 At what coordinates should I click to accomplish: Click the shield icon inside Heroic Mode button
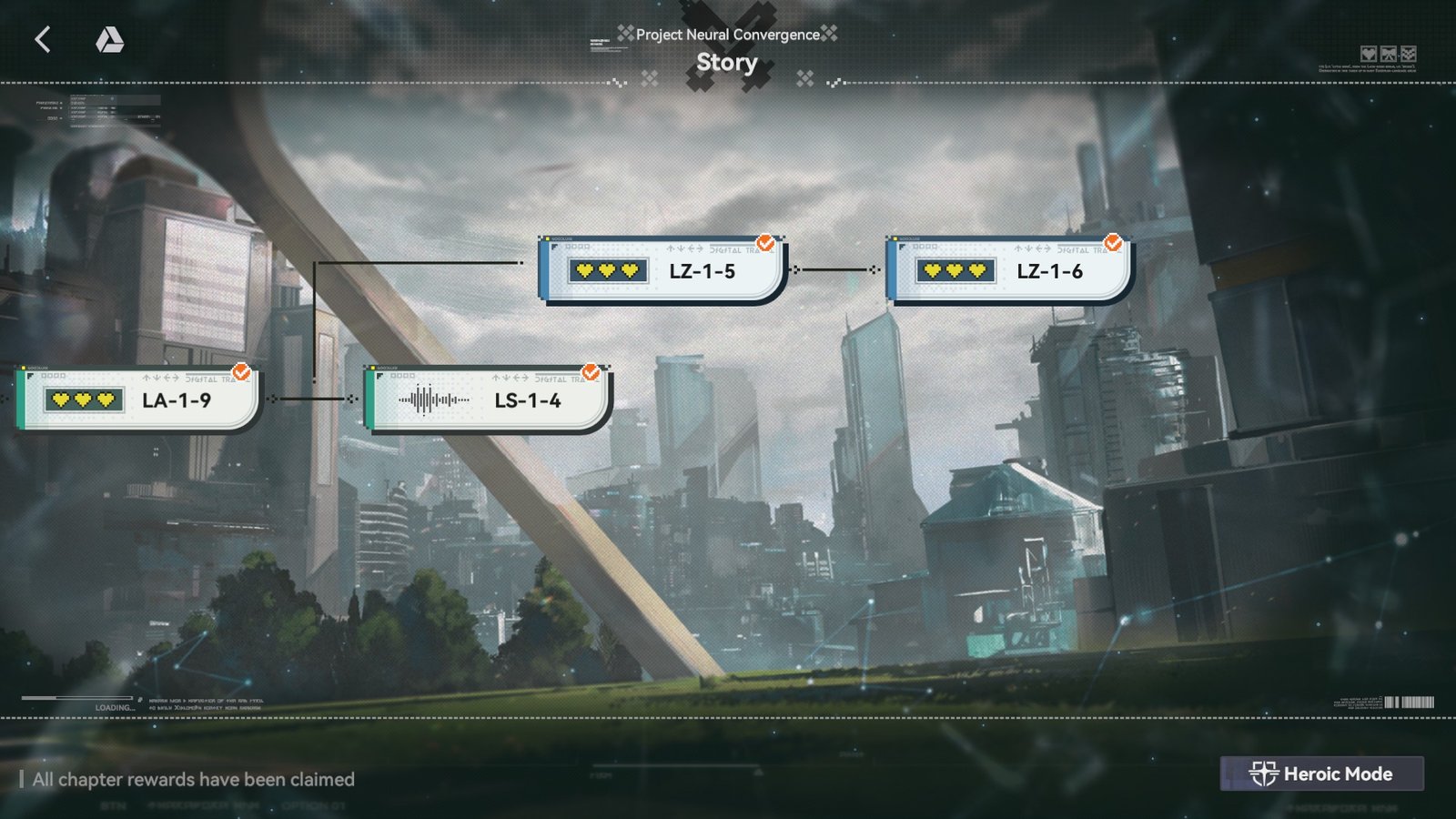click(x=1264, y=773)
